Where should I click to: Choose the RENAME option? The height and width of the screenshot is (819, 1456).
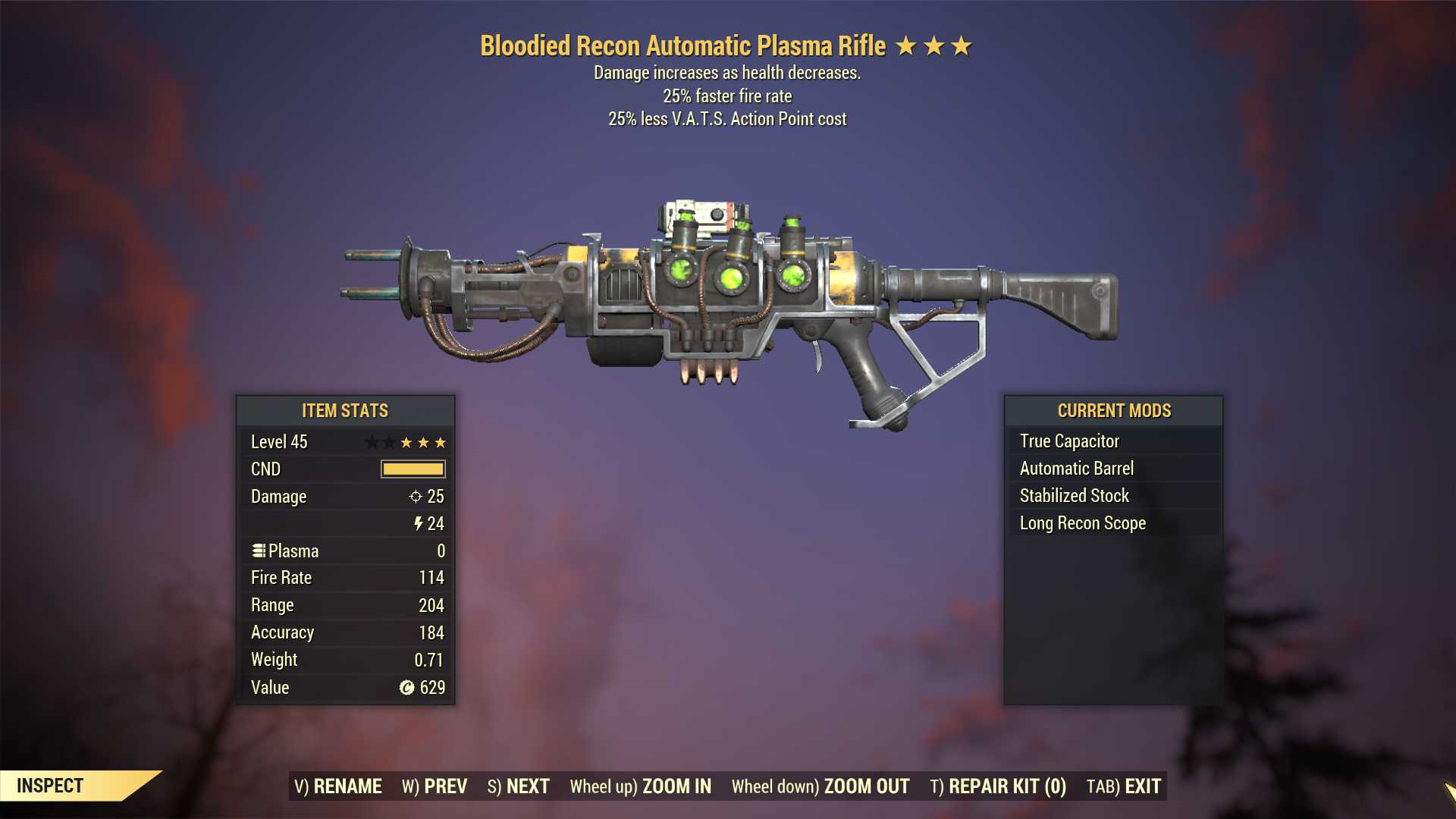[338, 786]
